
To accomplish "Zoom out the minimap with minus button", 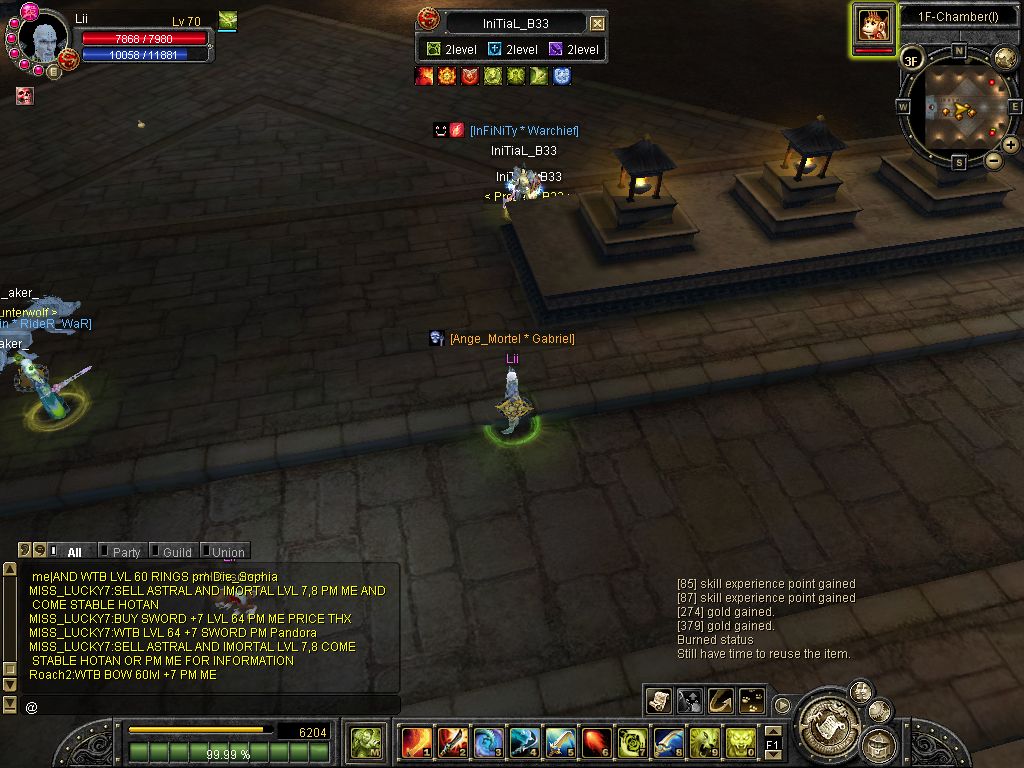I will [993, 160].
